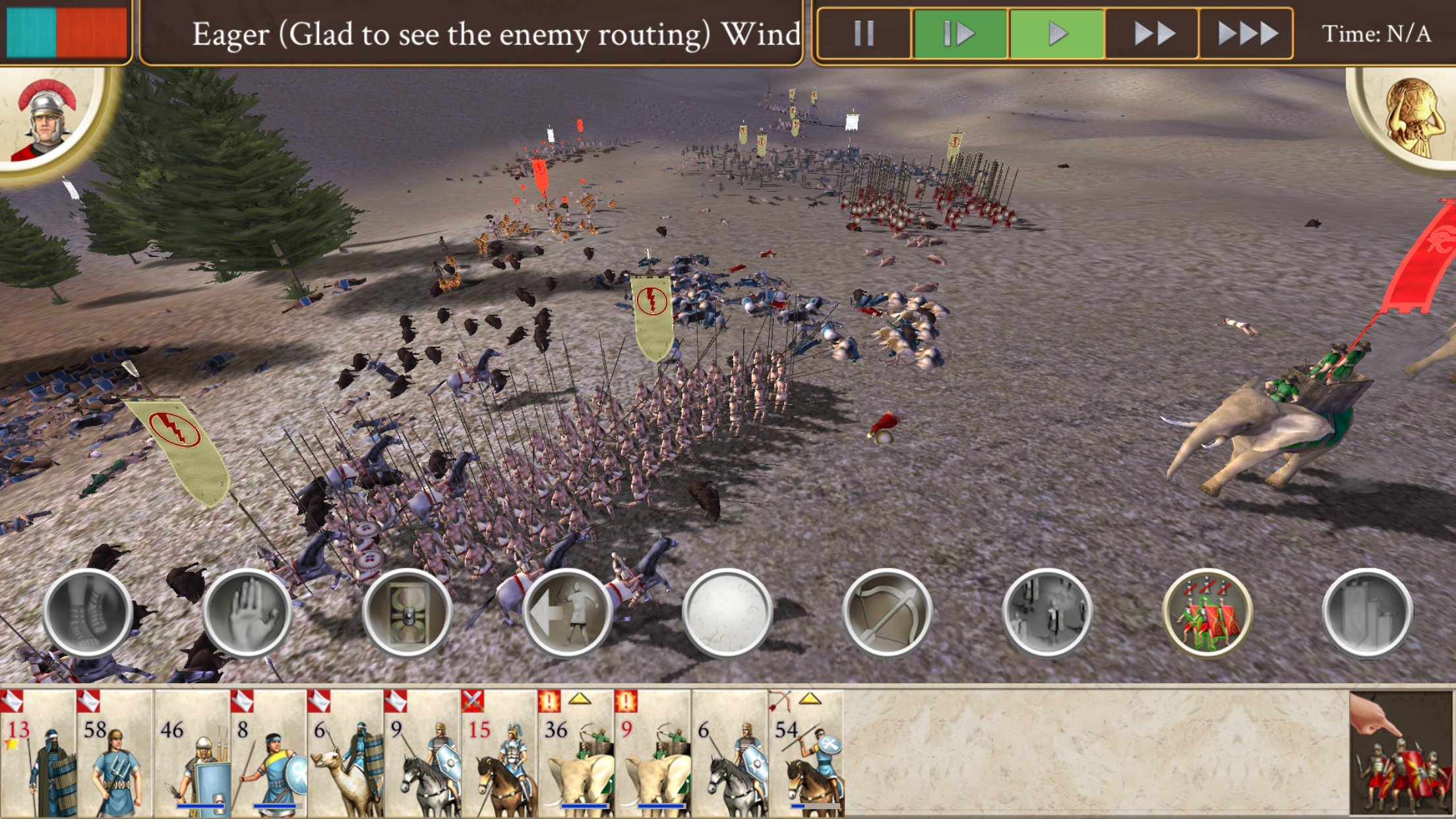Switch to double fast-forward speed
Image resolution: width=1456 pixels, height=819 pixels.
click(1153, 33)
